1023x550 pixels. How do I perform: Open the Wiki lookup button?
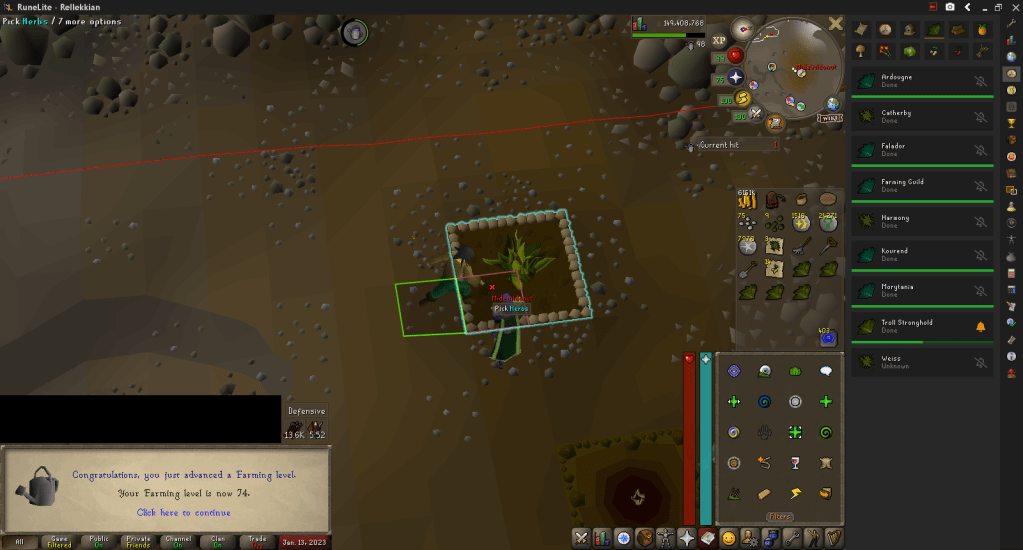(830, 118)
